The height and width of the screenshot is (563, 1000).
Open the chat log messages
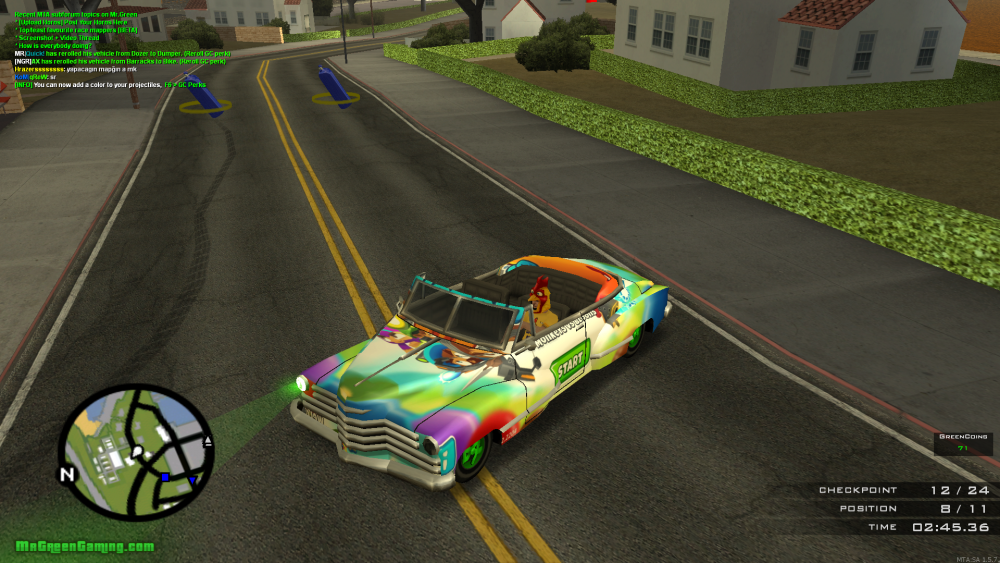(x=120, y=46)
